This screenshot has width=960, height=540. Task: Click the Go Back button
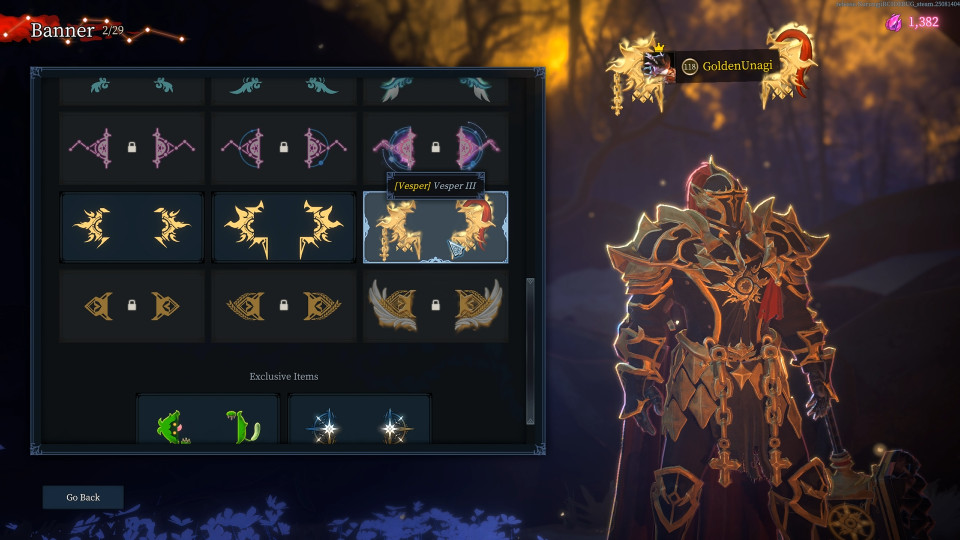point(83,497)
